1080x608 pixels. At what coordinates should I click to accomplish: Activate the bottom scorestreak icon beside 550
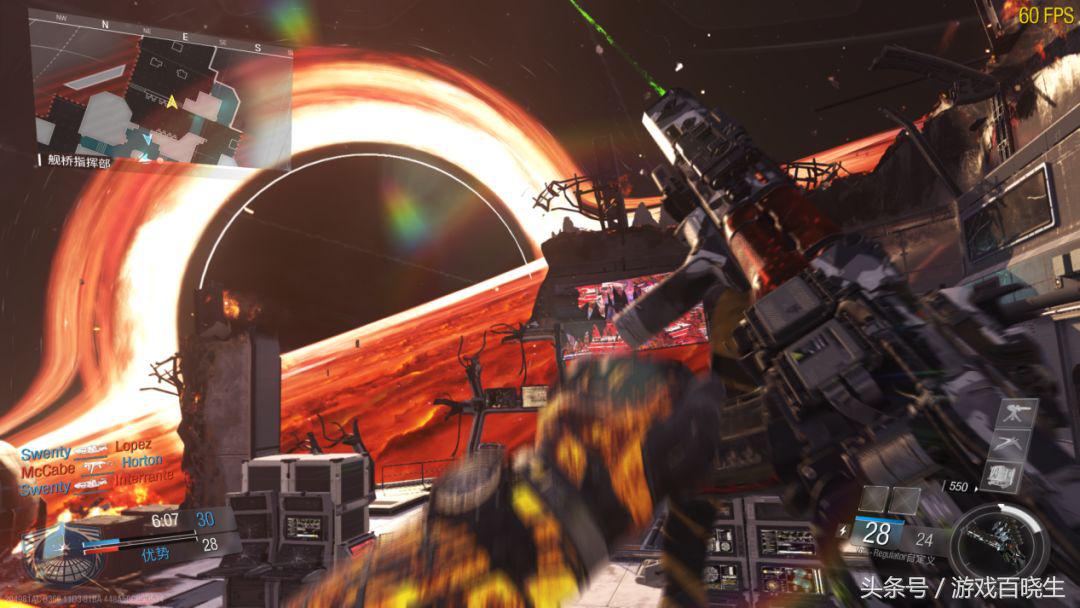pyautogui.click(x=1004, y=477)
